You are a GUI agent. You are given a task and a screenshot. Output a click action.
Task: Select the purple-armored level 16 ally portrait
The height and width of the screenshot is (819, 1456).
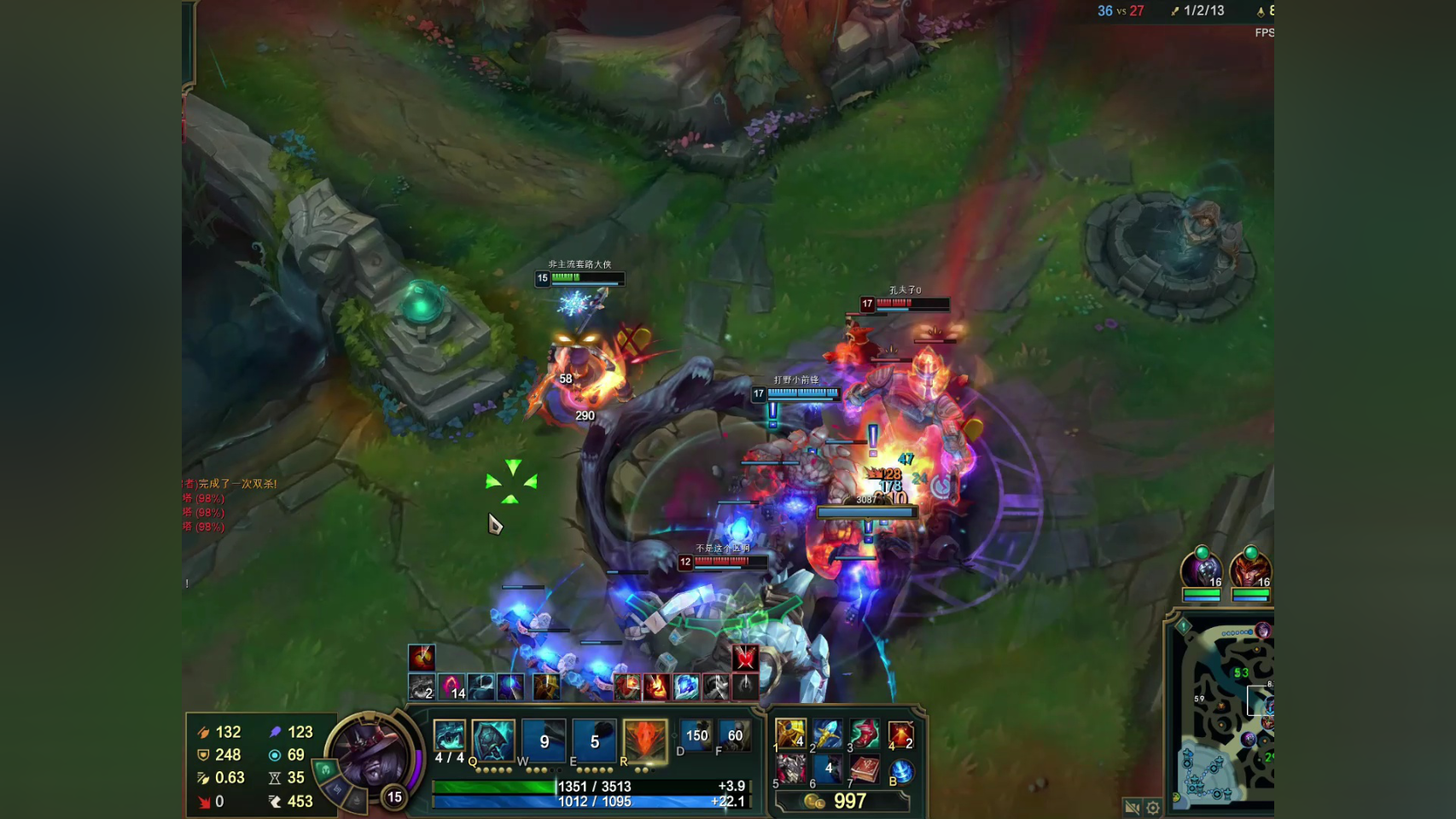tap(1201, 568)
